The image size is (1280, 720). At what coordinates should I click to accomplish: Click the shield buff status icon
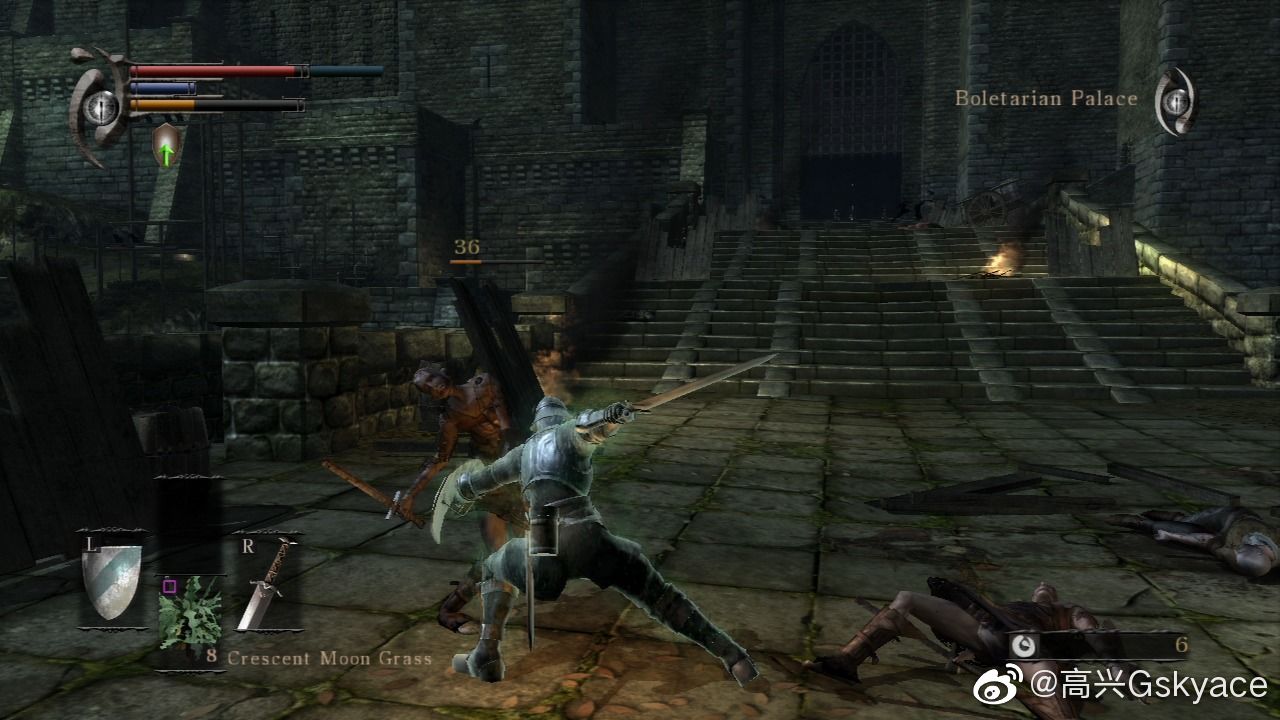(165, 144)
